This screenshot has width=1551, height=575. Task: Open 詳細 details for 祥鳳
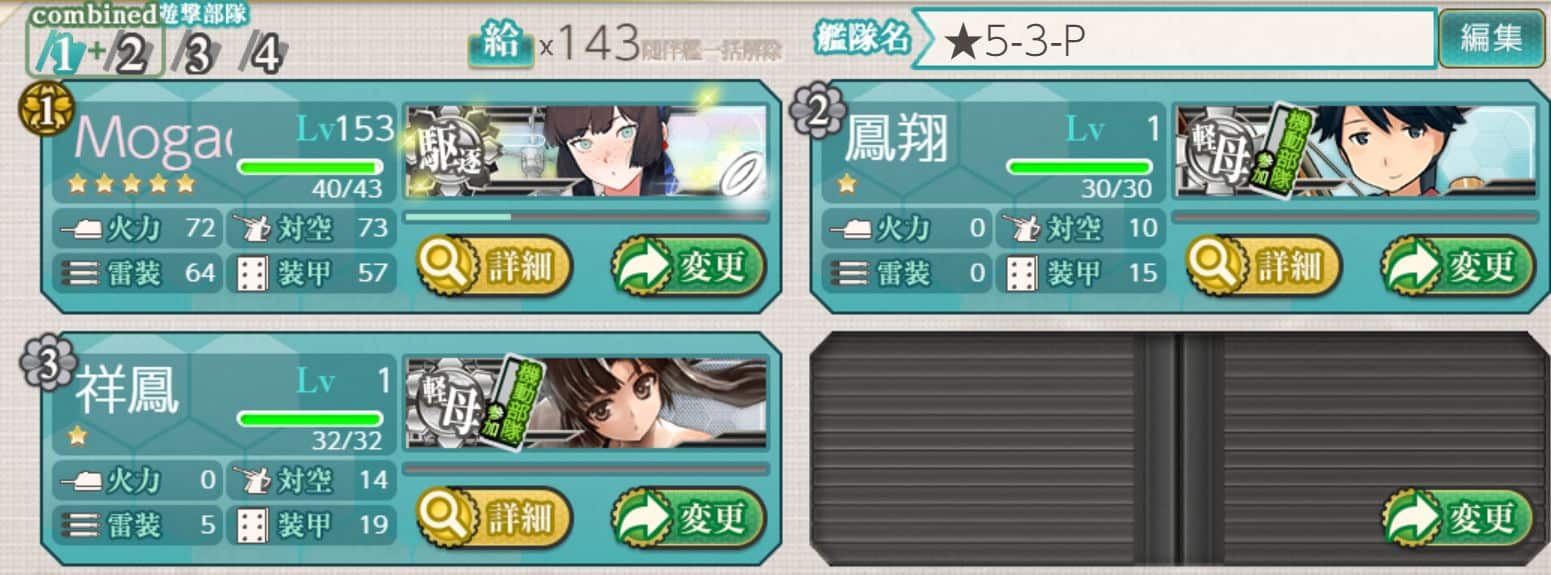coord(494,519)
